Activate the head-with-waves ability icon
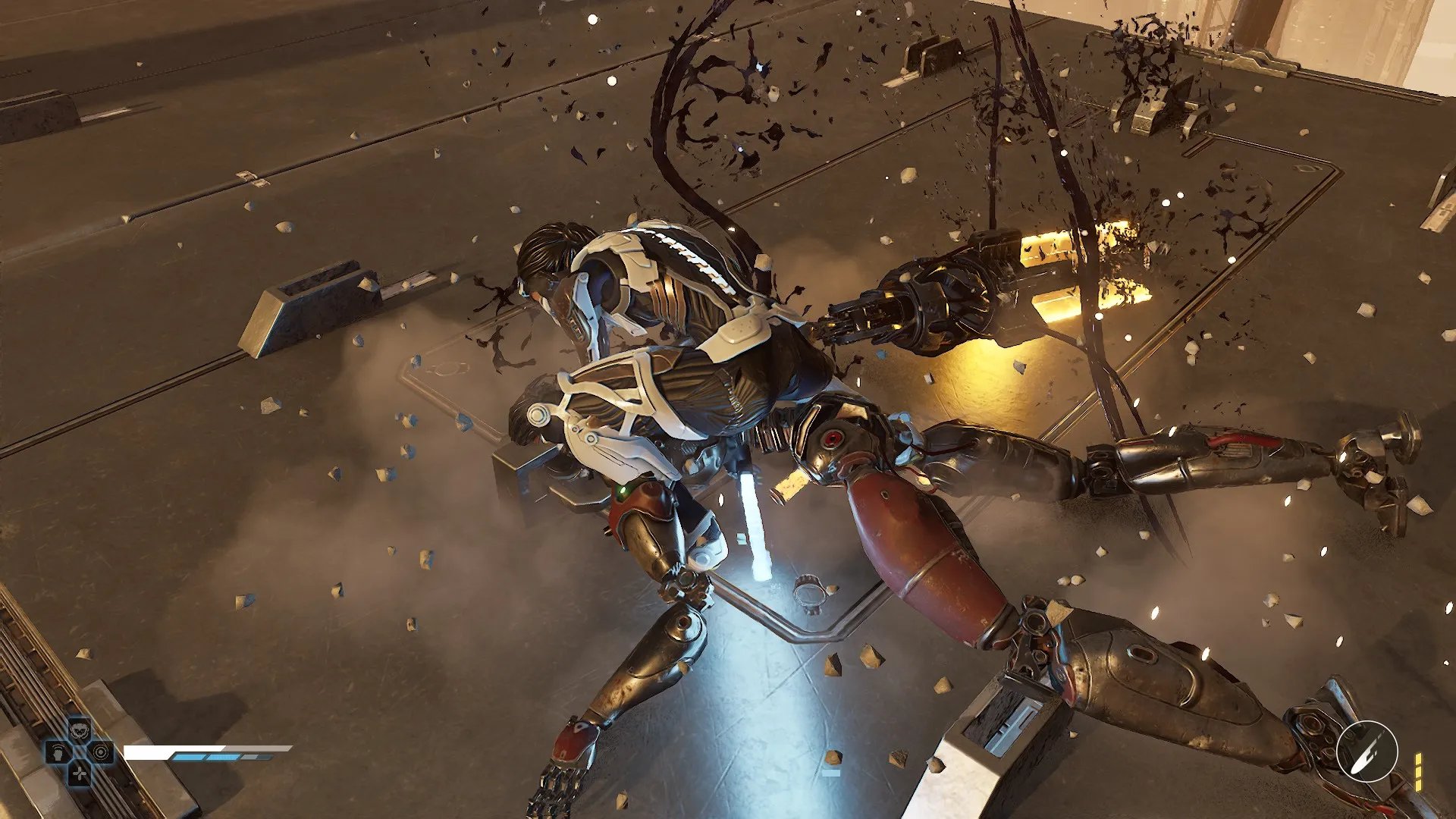1456x819 pixels. click(x=58, y=752)
